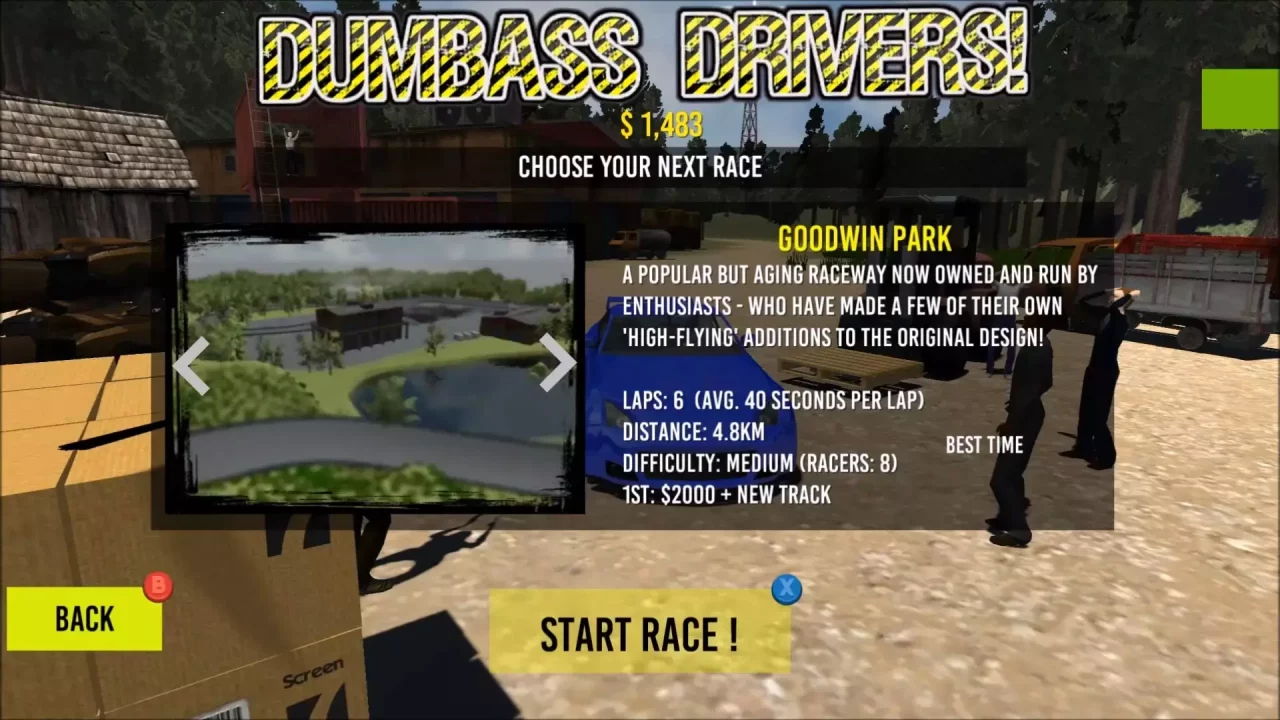Image resolution: width=1280 pixels, height=720 pixels.
Task: Click the red B button icon near Back
Action: (159, 586)
